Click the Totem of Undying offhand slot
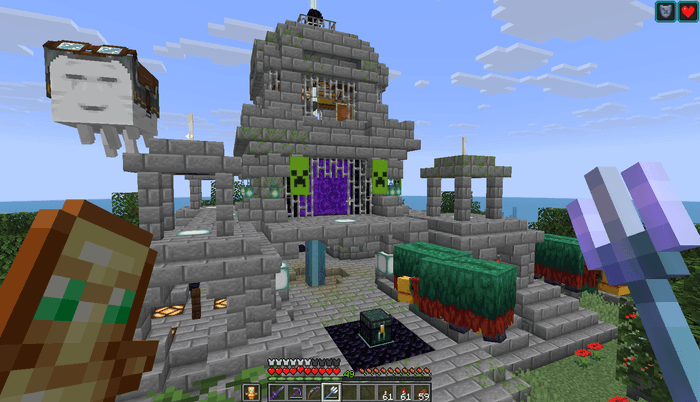Screen dimensions: 700x402 tap(250, 393)
